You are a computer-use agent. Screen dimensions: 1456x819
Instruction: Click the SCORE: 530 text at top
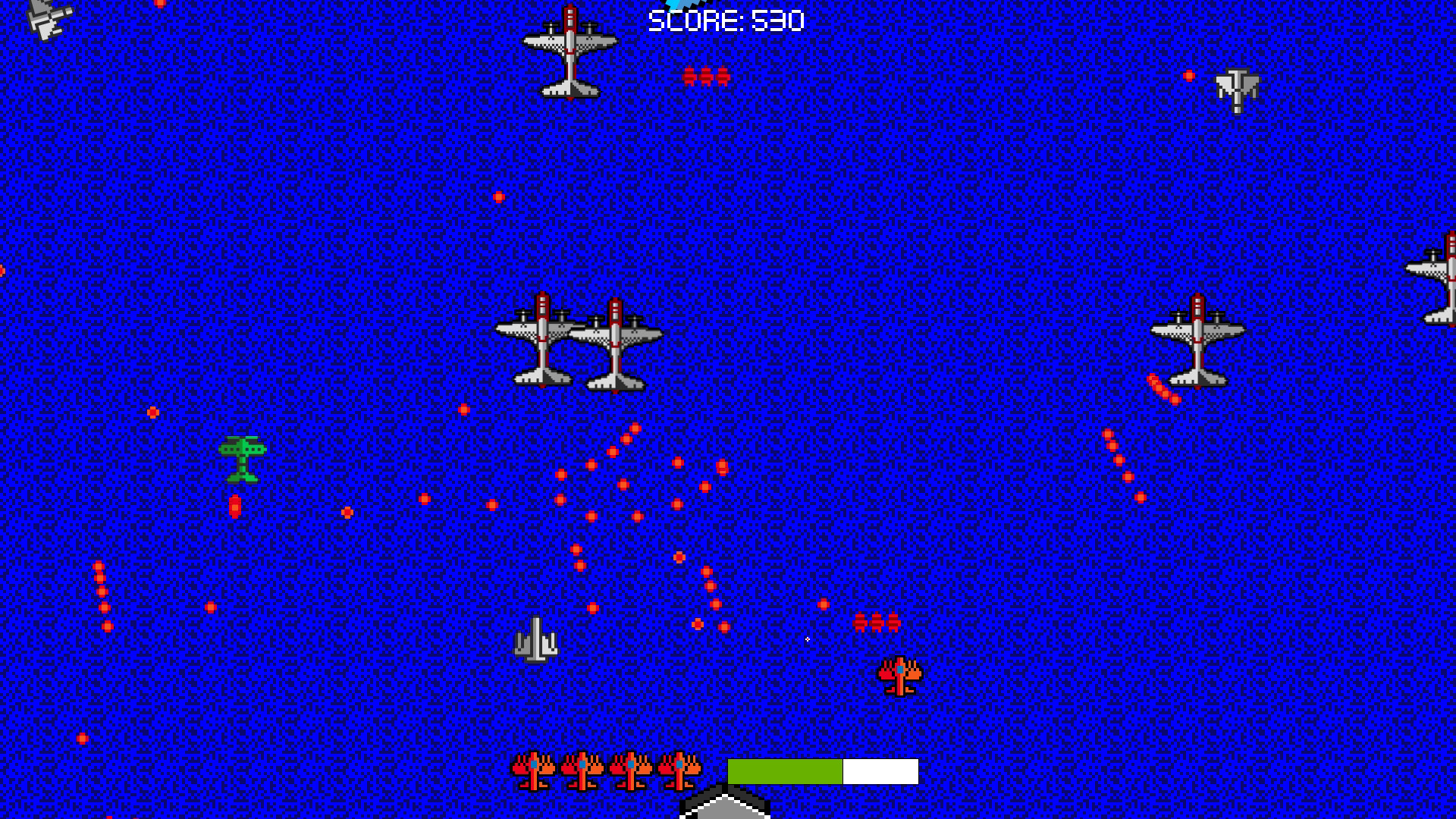[724, 21]
